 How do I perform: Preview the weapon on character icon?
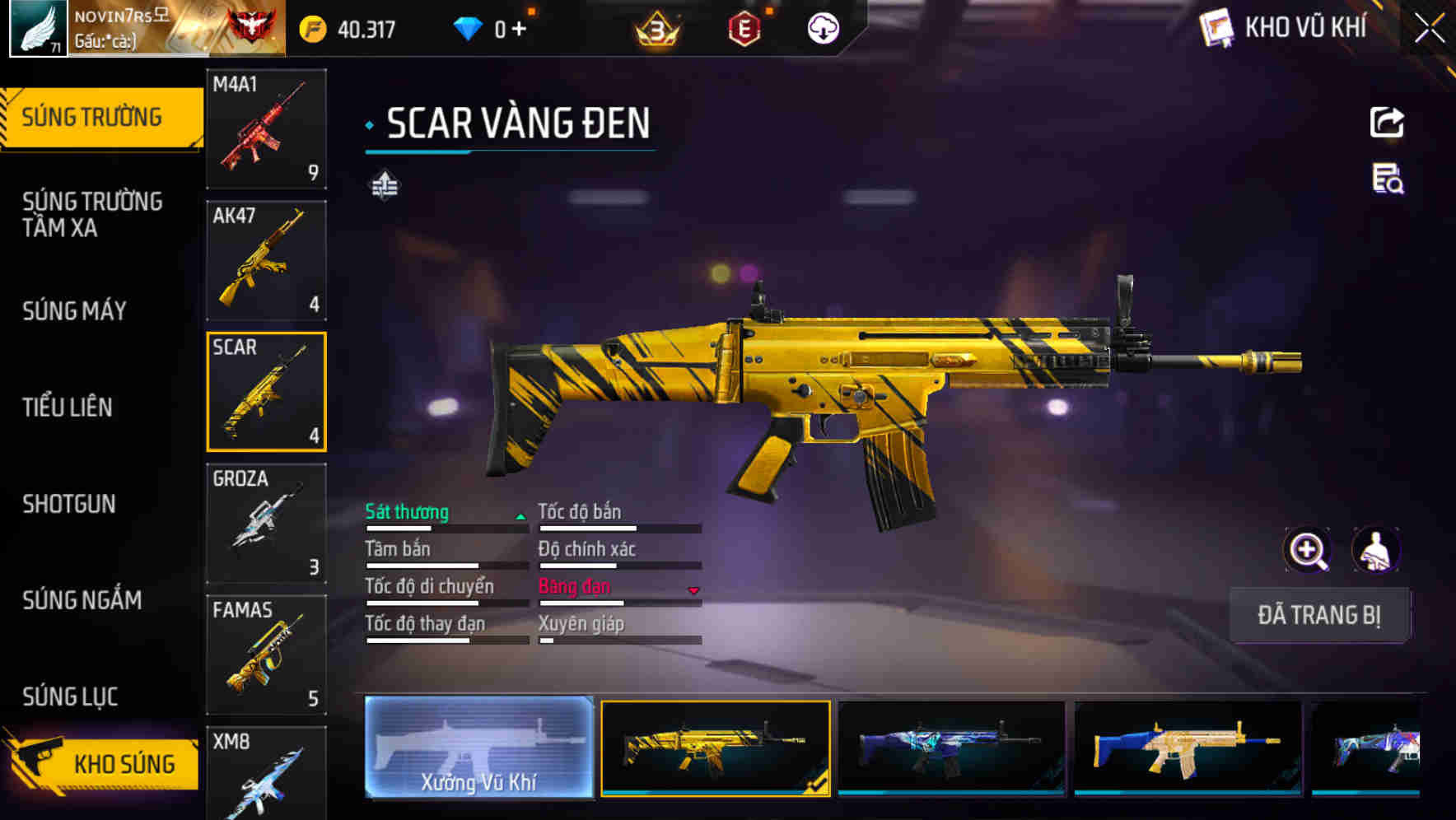(x=1375, y=550)
